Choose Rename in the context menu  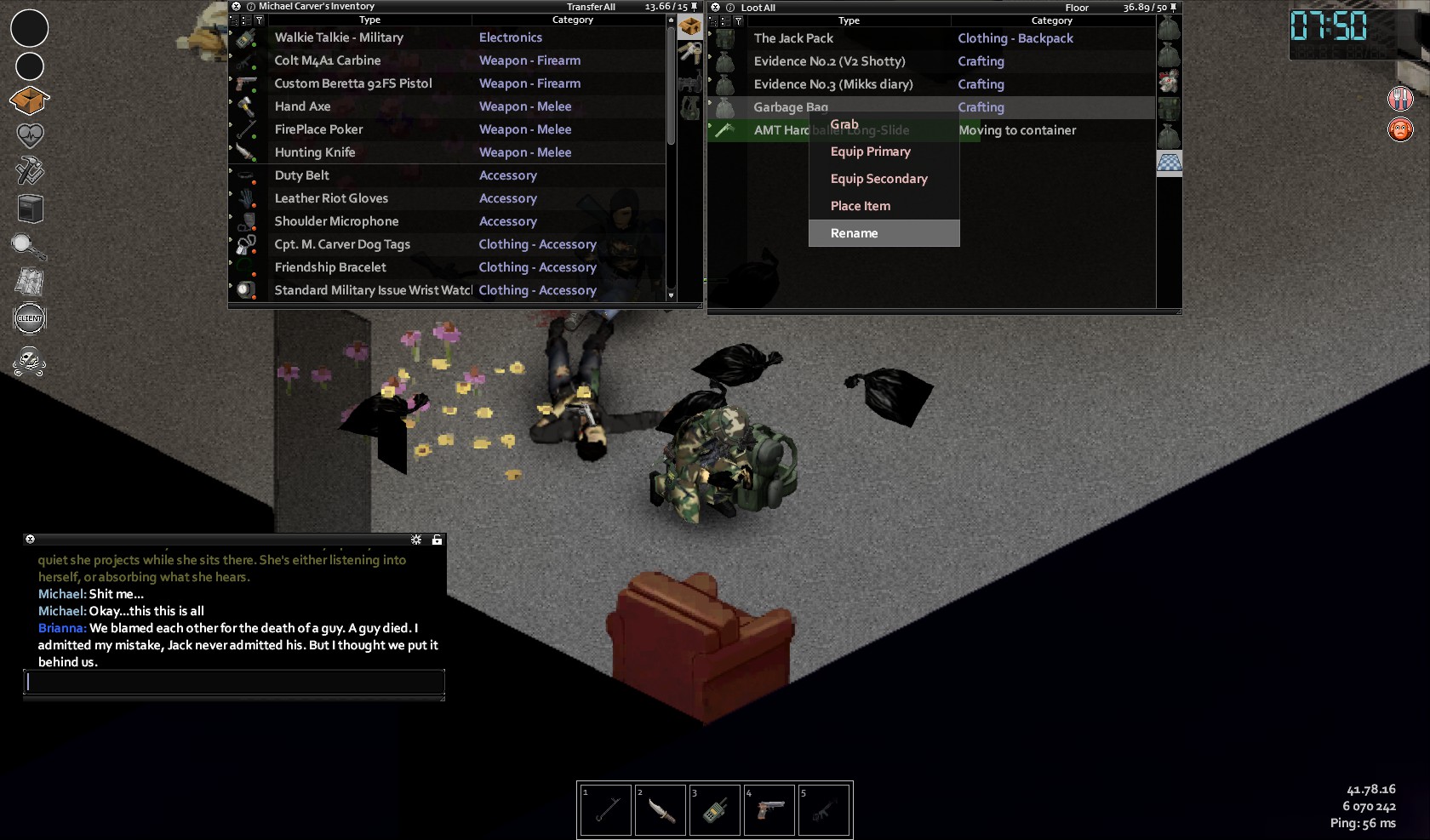point(854,233)
